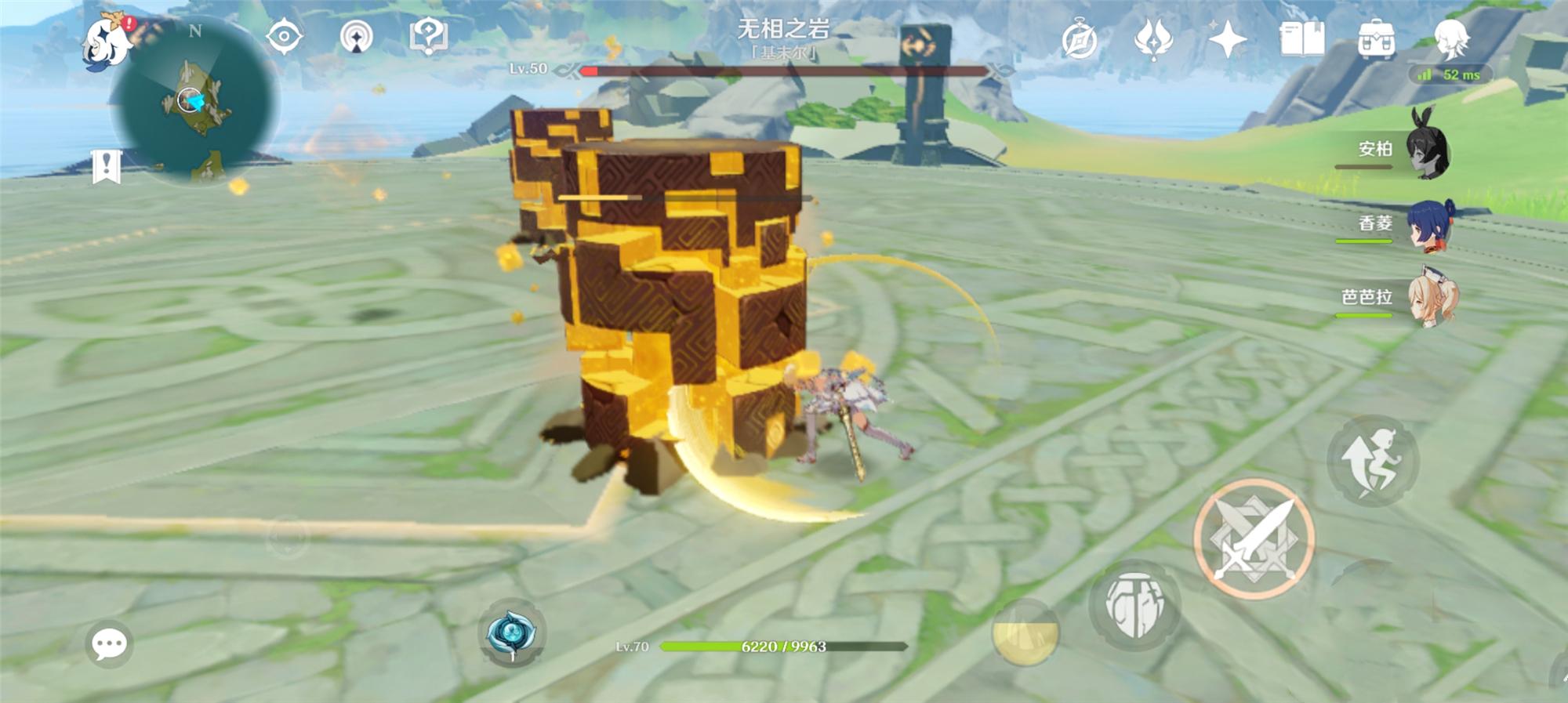Open the battle pass icon

click(x=1152, y=39)
